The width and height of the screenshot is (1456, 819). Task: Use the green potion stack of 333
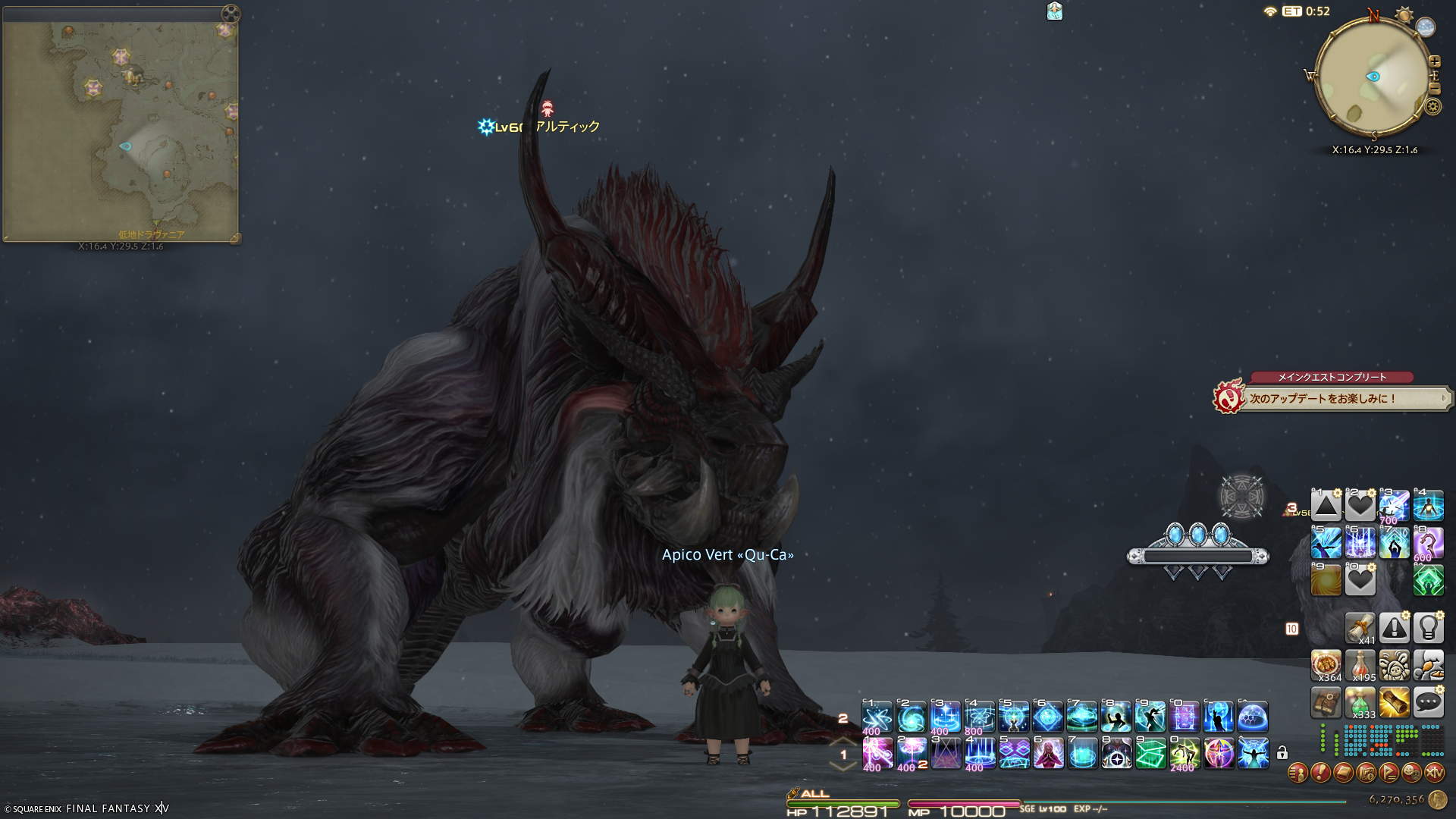coord(1360,703)
